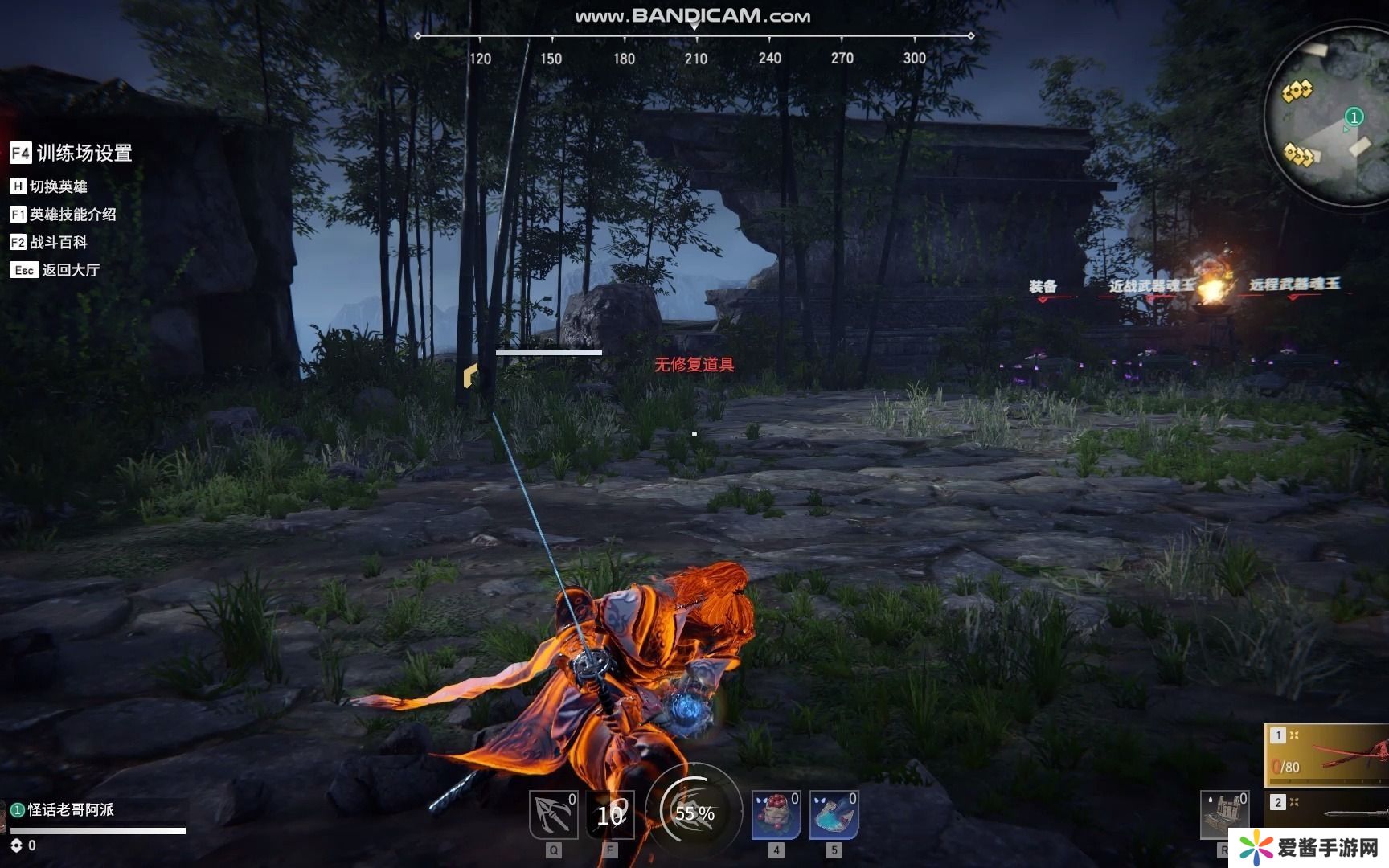Select 返回大厅 to return to lobby
Screen dimensions: 1389x868
[55, 270]
